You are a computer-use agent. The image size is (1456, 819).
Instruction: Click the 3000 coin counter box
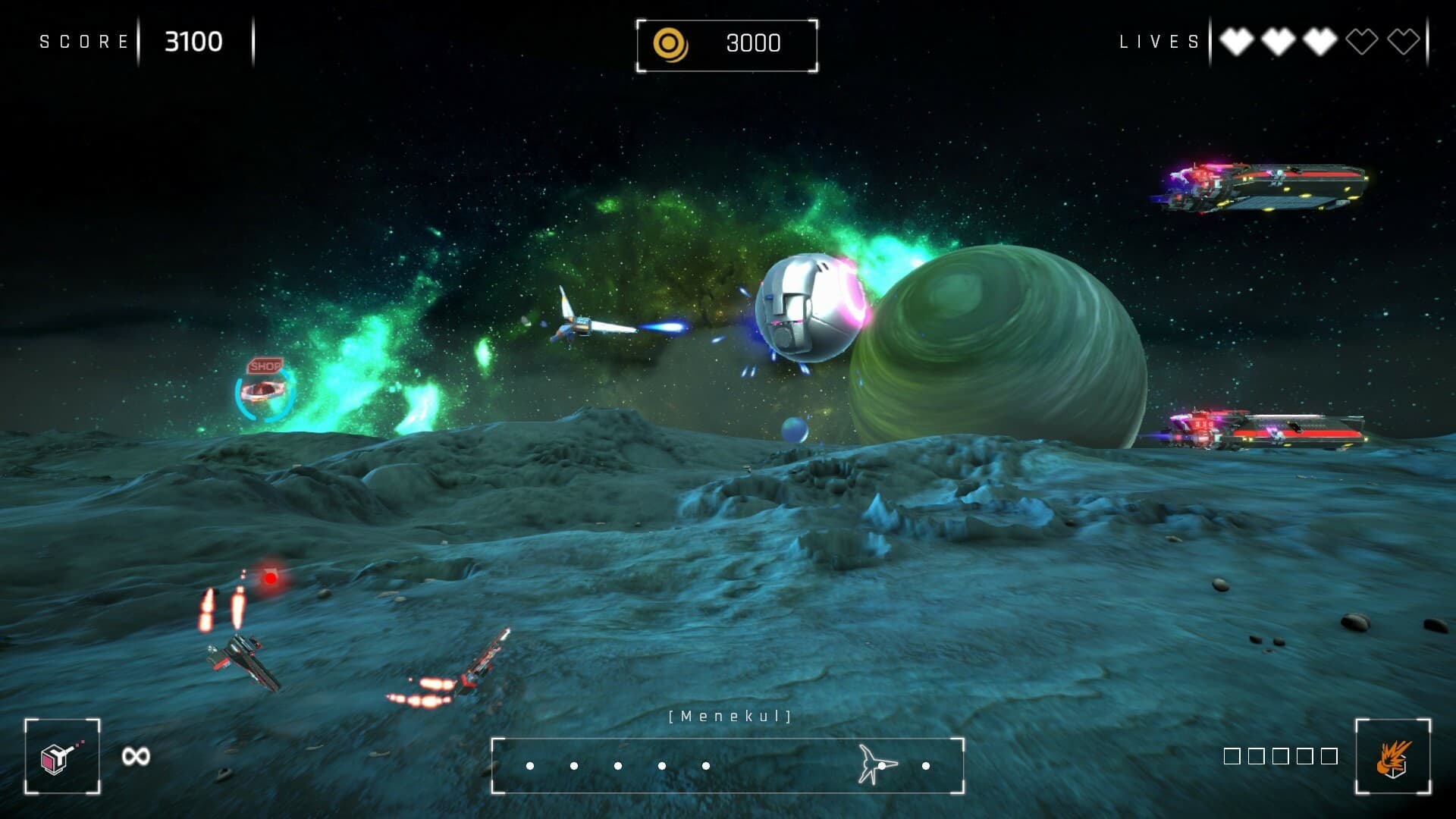point(726,44)
